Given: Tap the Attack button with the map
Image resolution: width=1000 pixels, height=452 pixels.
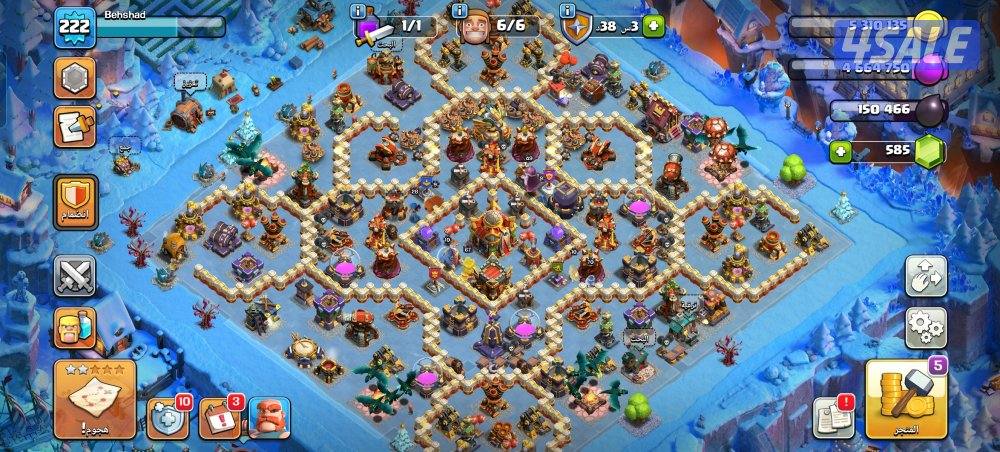Looking at the screenshot, I should point(94,397).
